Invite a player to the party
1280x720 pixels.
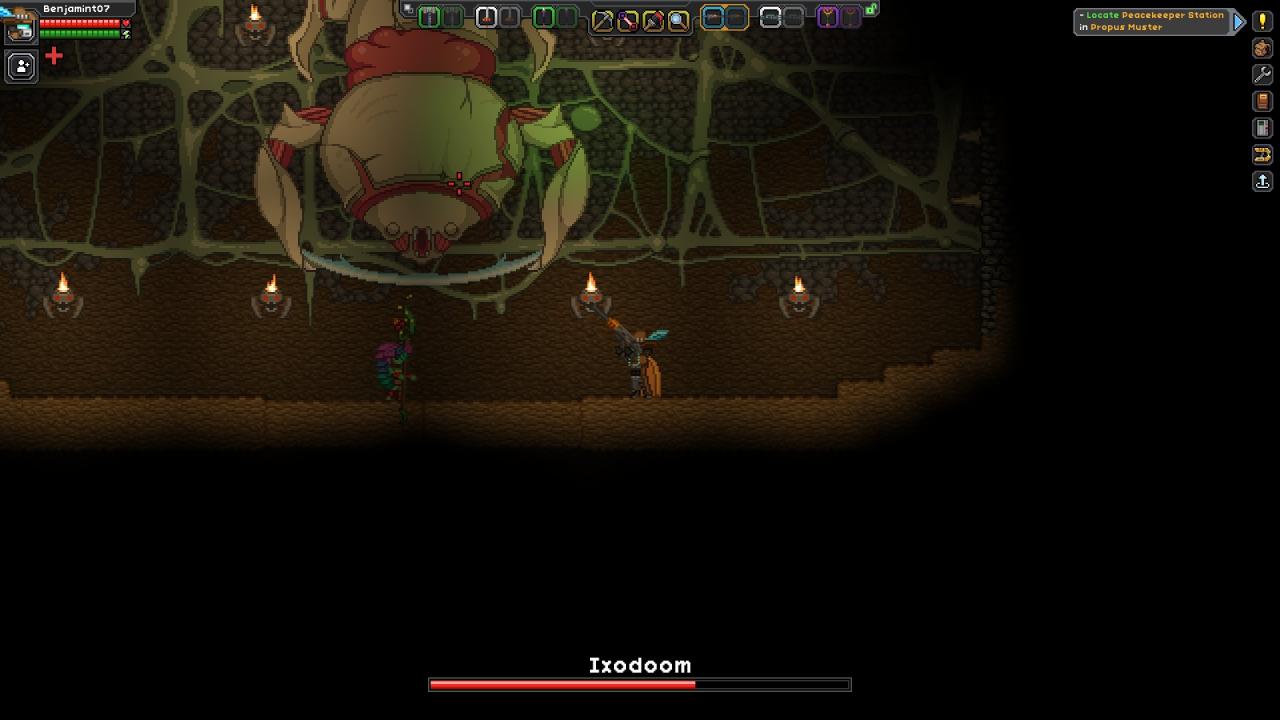pos(21,66)
